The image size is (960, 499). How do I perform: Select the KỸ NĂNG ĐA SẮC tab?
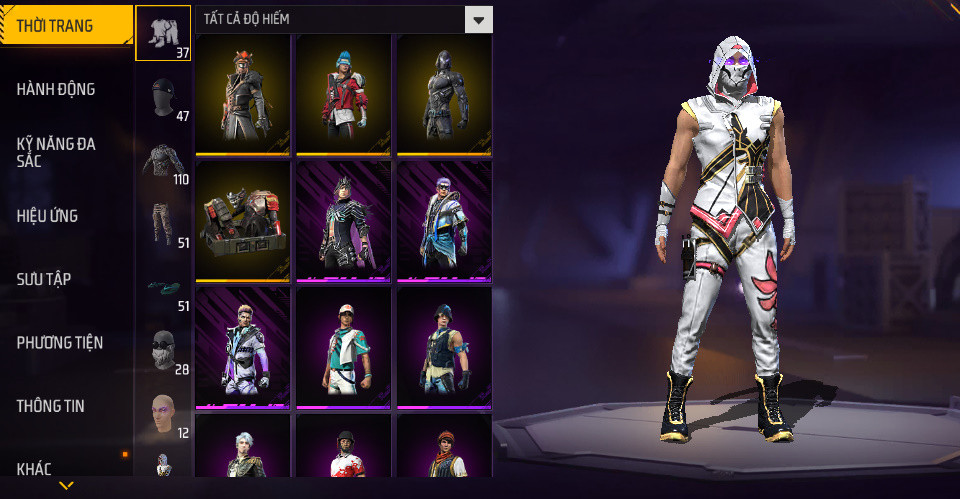click(x=56, y=152)
